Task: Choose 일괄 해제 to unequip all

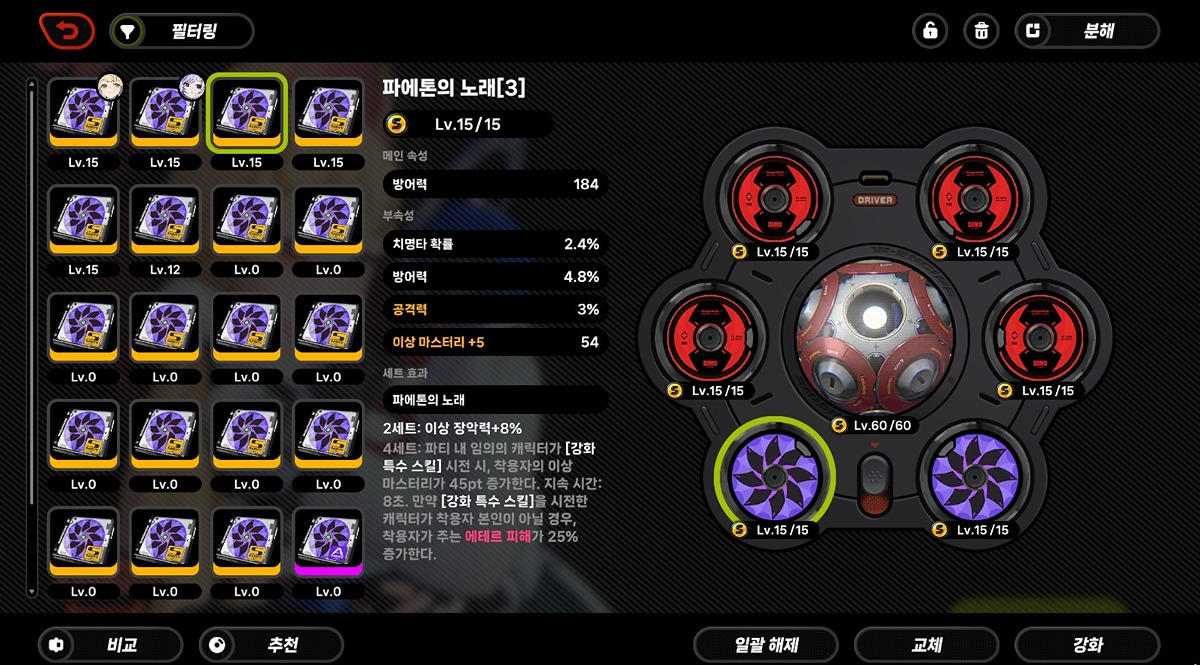Action: (x=765, y=645)
